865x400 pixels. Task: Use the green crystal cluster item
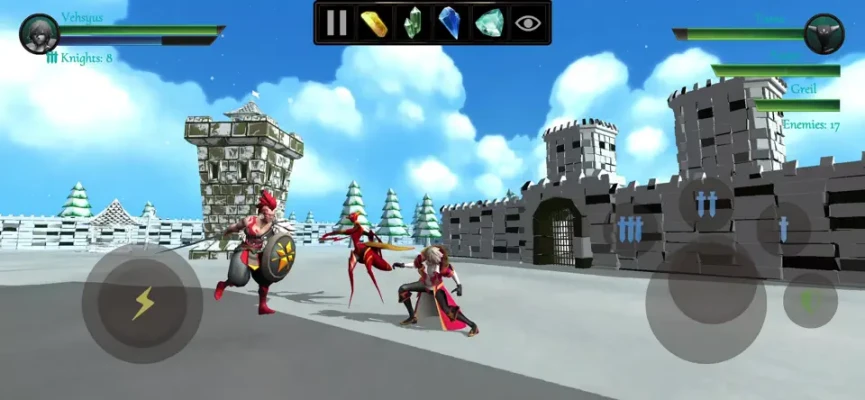pyautogui.click(x=412, y=22)
